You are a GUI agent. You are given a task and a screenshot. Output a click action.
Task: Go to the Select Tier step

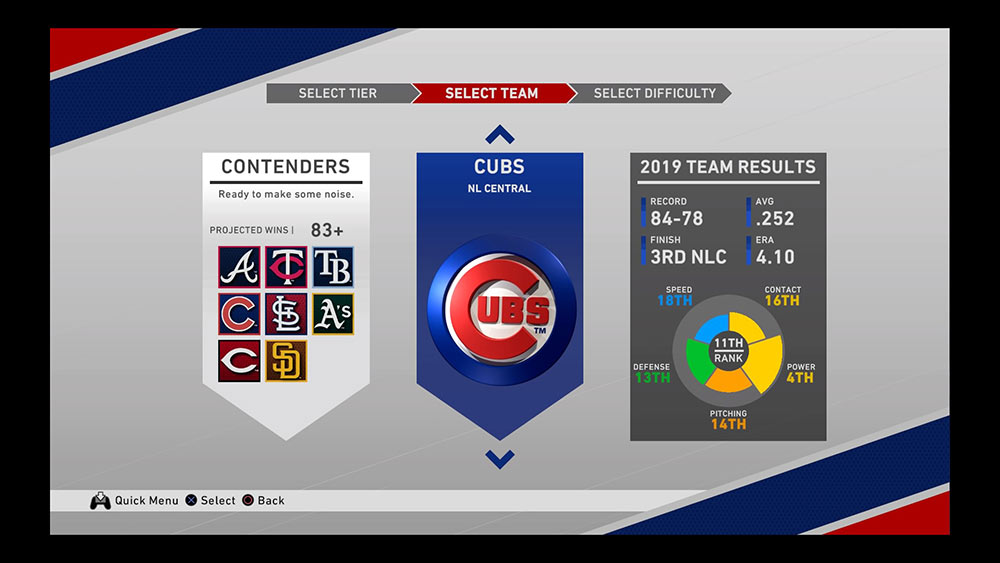pyautogui.click(x=337, y=93)
